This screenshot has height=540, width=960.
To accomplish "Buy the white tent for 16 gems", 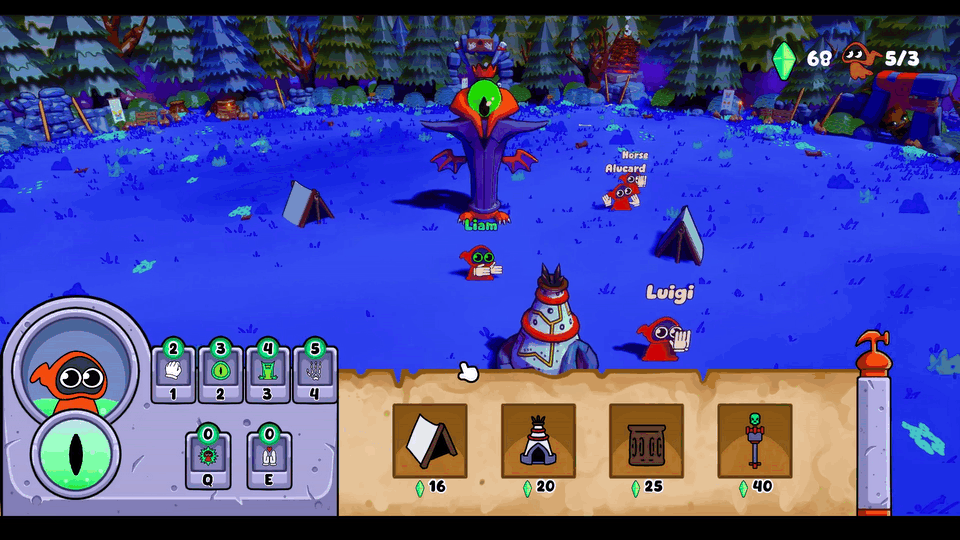I will pos(430,440).
